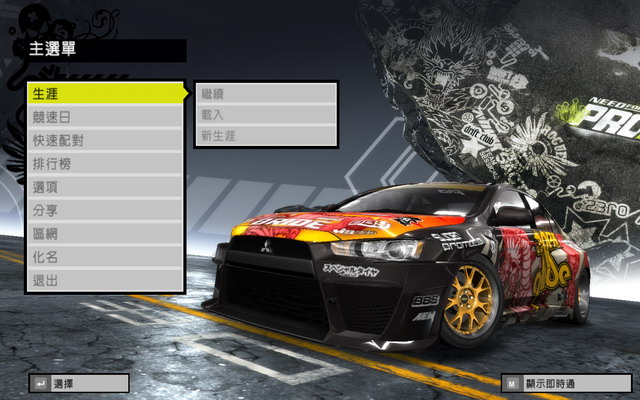Click the 顯示即時通 messenger button
Viewport: 640px width, 400px height.
click(x=567, y=383)
